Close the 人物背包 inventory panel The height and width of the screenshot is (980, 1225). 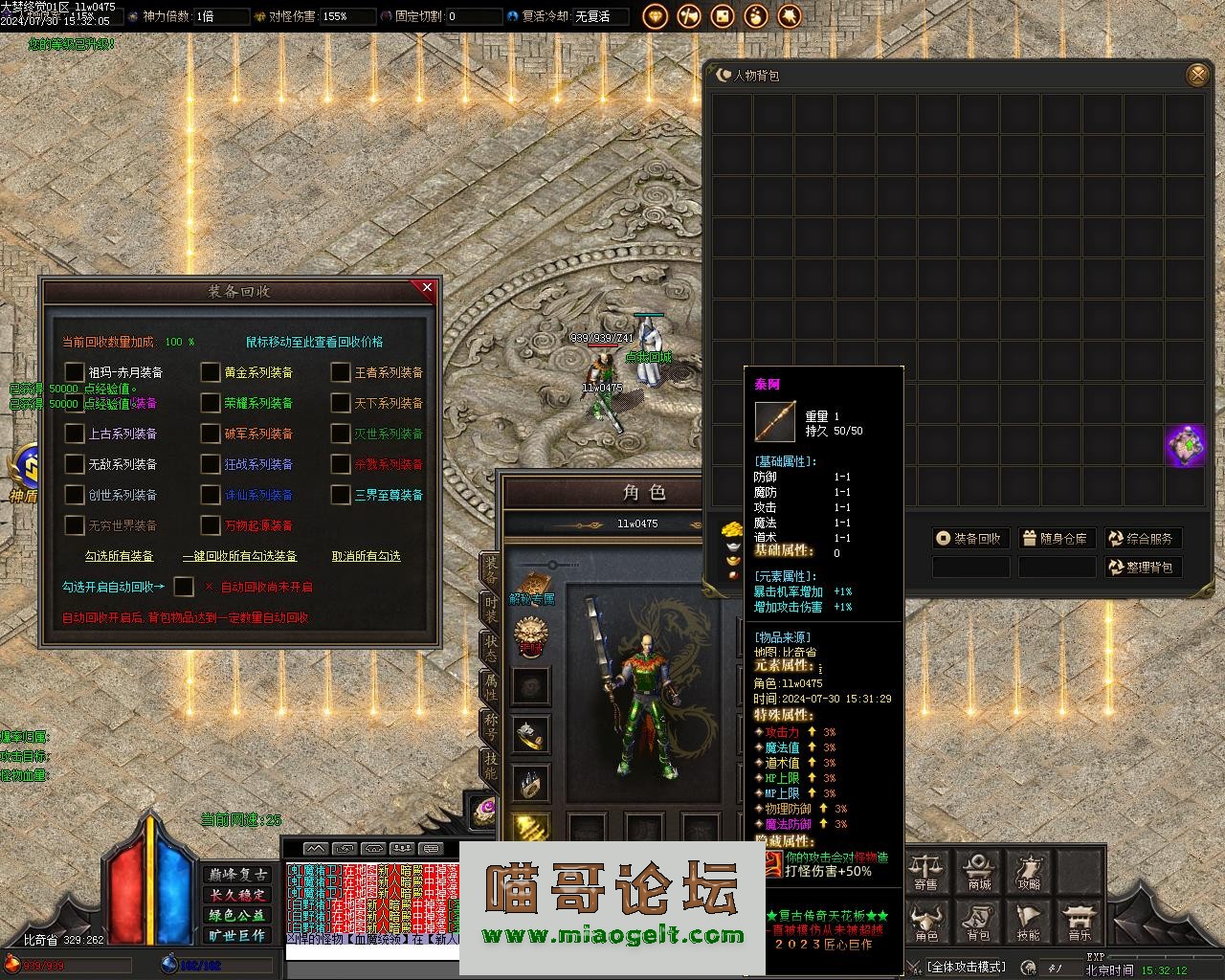(x=1196, y=75)
